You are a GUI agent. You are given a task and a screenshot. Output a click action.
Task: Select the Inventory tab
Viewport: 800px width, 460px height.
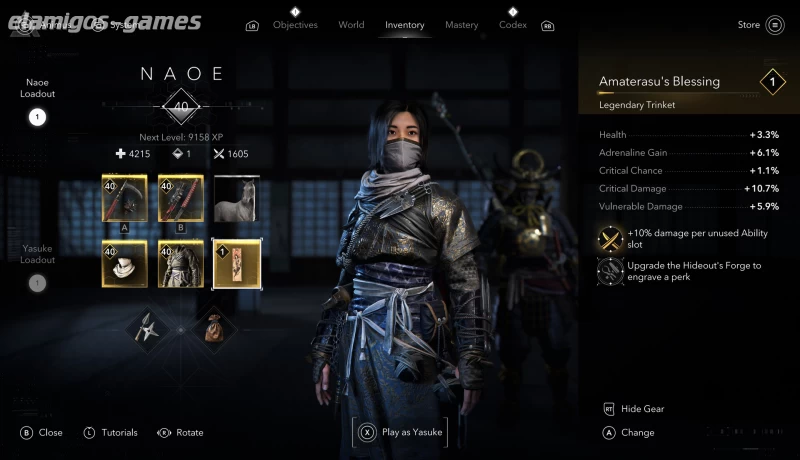(405, 25)
